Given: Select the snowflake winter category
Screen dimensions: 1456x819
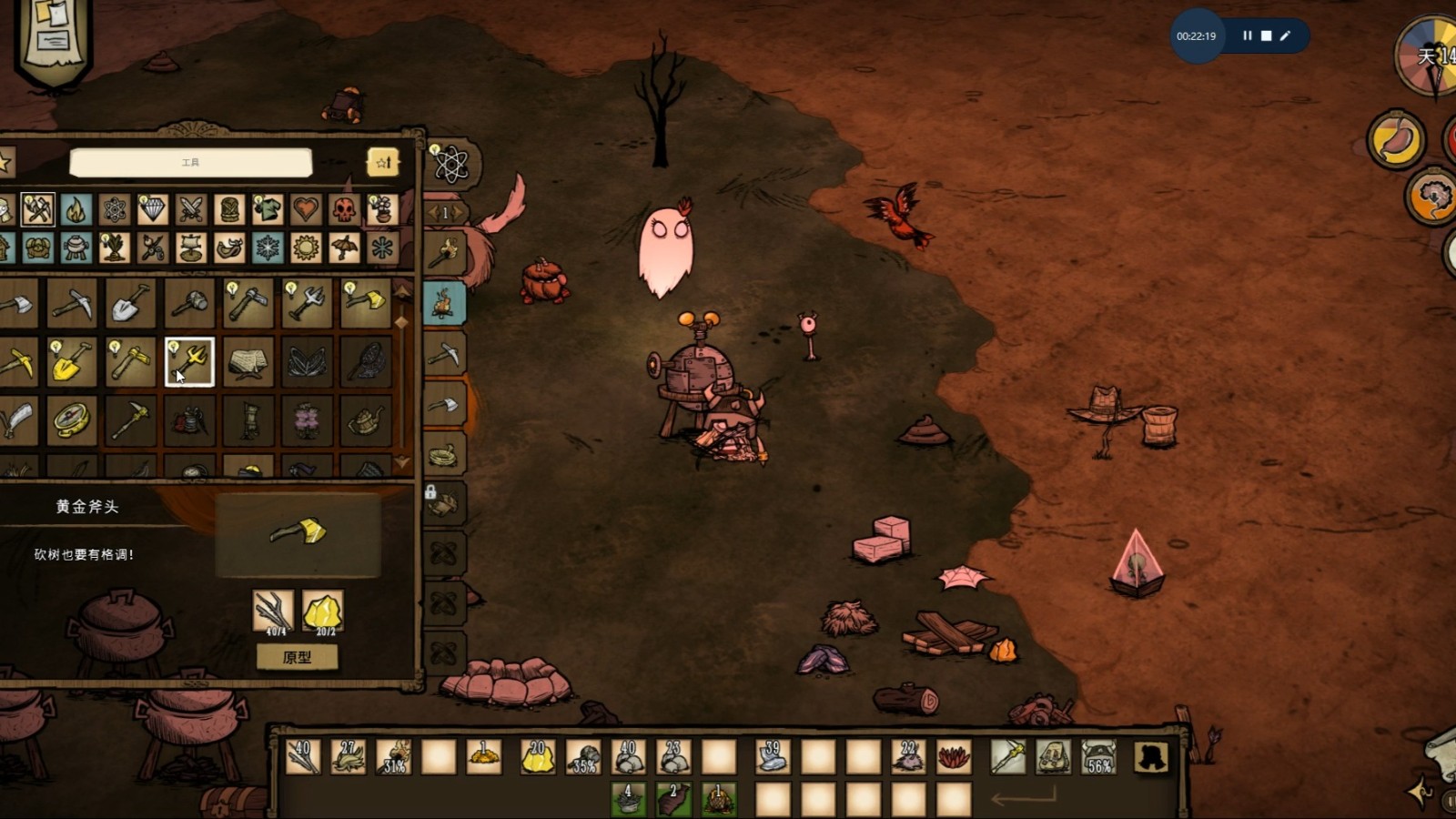Looking at the screenshot, I should point(268,248).
